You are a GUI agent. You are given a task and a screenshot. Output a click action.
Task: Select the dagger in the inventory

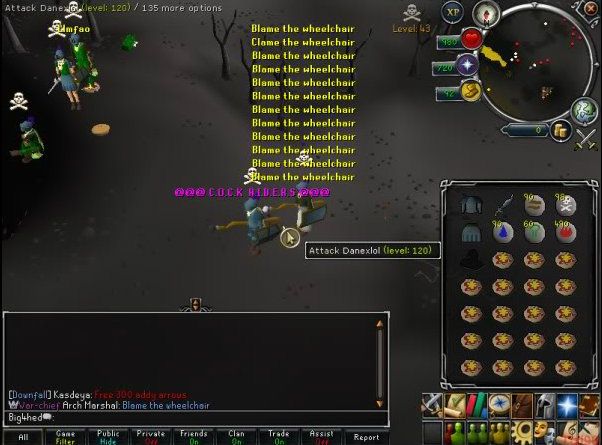pyautogui.click(x=504, y=205)
